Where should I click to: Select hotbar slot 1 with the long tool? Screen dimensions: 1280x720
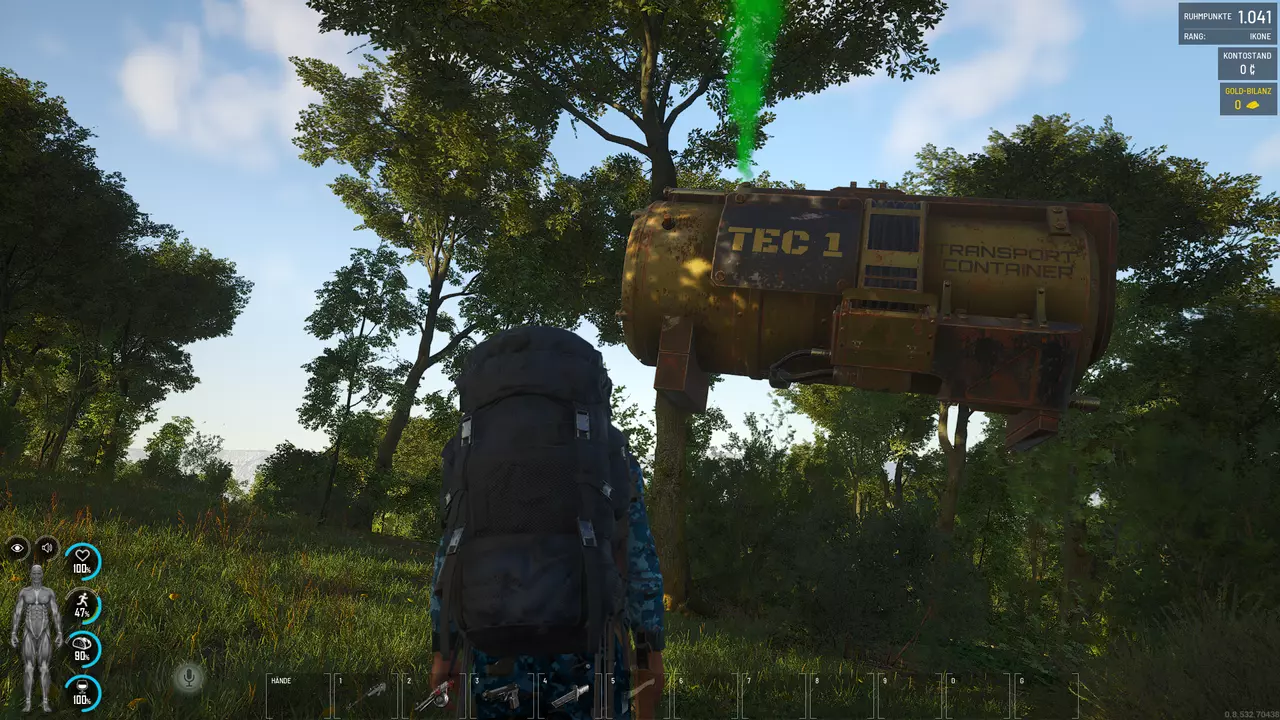367,695
